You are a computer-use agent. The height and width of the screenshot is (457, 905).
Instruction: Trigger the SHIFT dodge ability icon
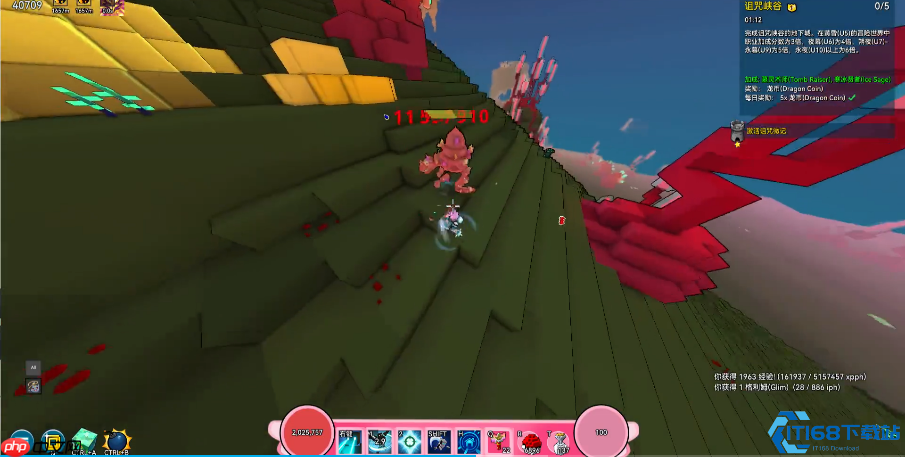coord(438,439)
